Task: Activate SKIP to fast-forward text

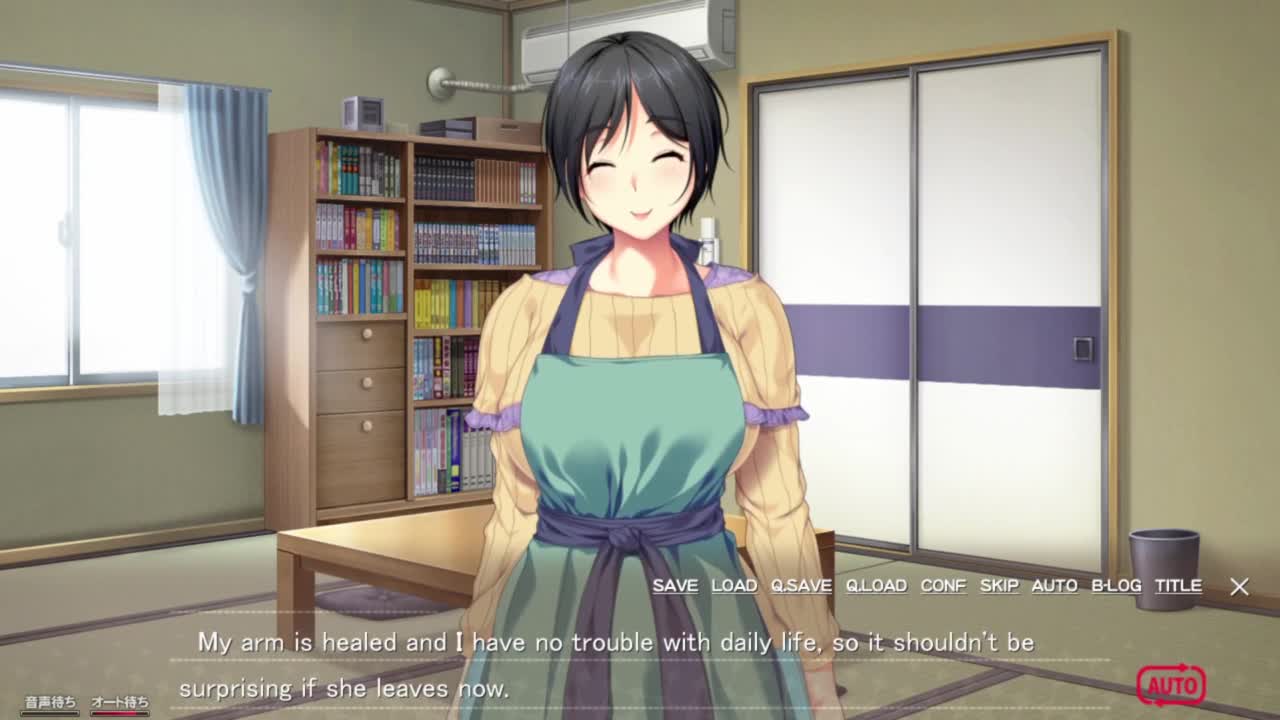Action: click(999, 586)
